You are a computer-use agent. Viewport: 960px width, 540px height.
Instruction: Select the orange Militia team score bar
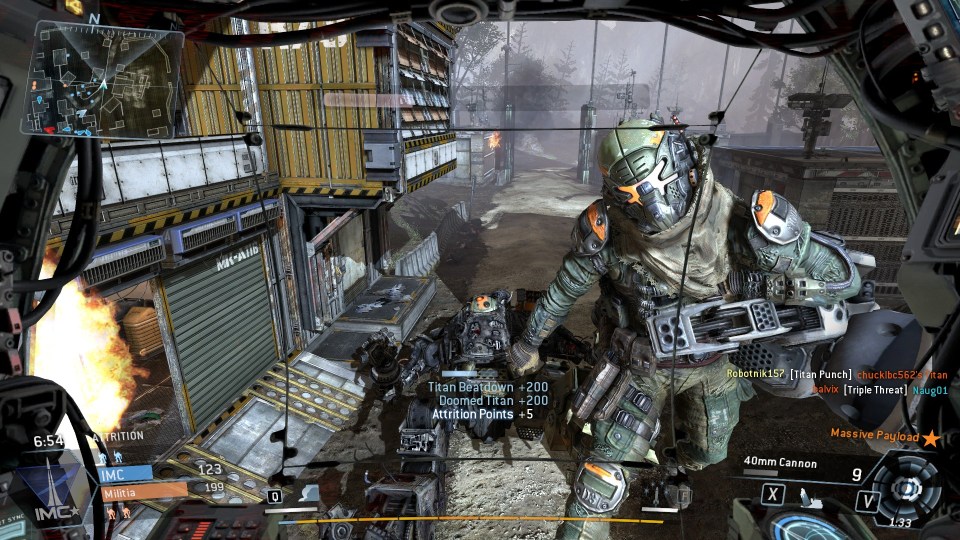144,490
